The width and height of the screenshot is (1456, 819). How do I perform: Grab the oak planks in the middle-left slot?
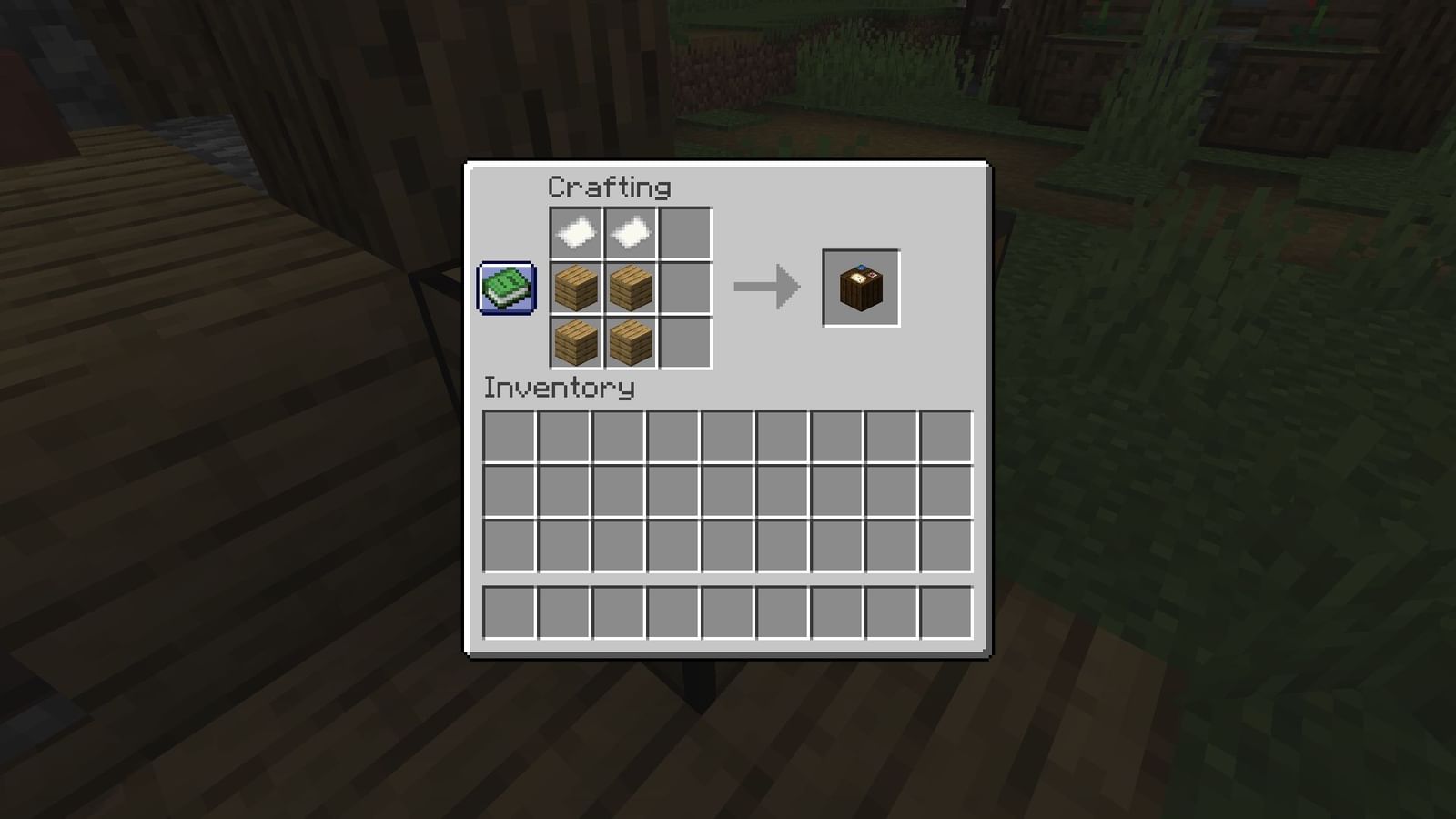(575, 288)
